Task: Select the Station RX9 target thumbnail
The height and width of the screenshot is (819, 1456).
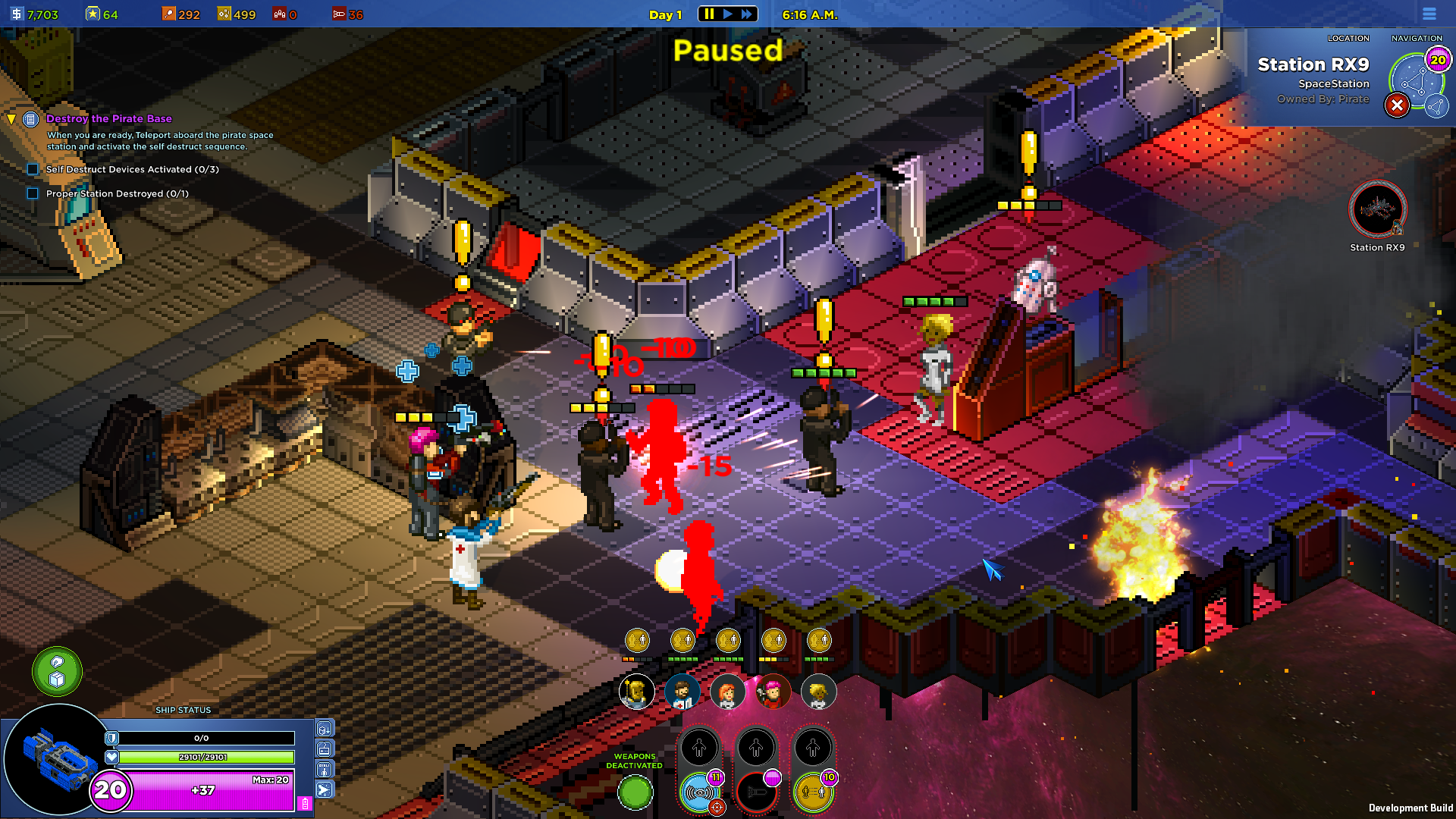Action: pos(1377,209)
